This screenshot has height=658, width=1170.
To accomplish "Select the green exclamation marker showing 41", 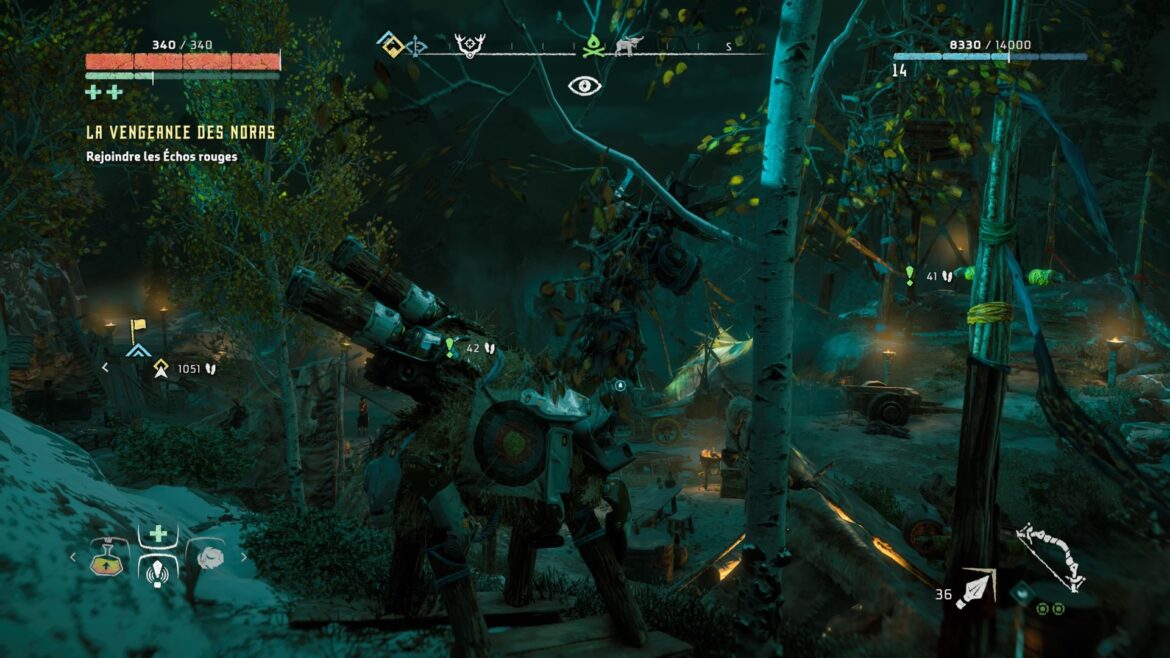I will pyautogui.click(x=910, y=275).
